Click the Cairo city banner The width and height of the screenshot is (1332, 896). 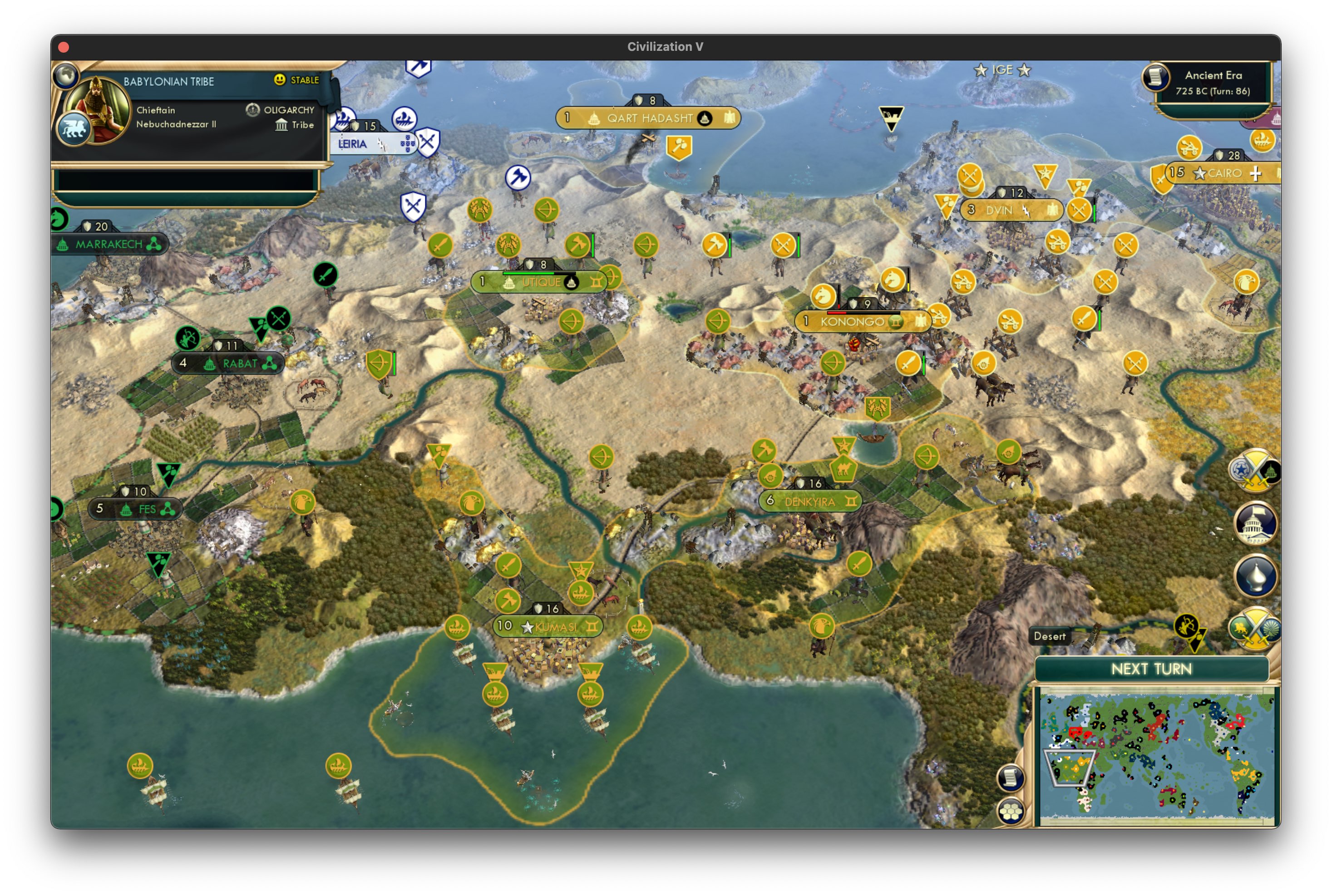(x=1223, y=173)
